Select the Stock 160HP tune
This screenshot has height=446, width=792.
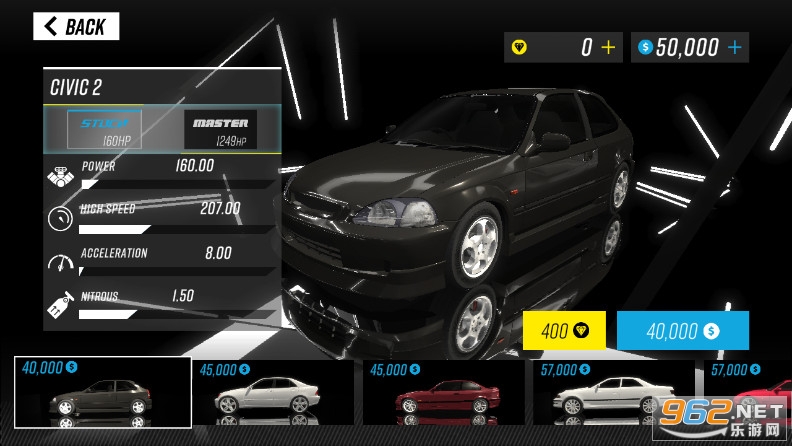[103, 130]
